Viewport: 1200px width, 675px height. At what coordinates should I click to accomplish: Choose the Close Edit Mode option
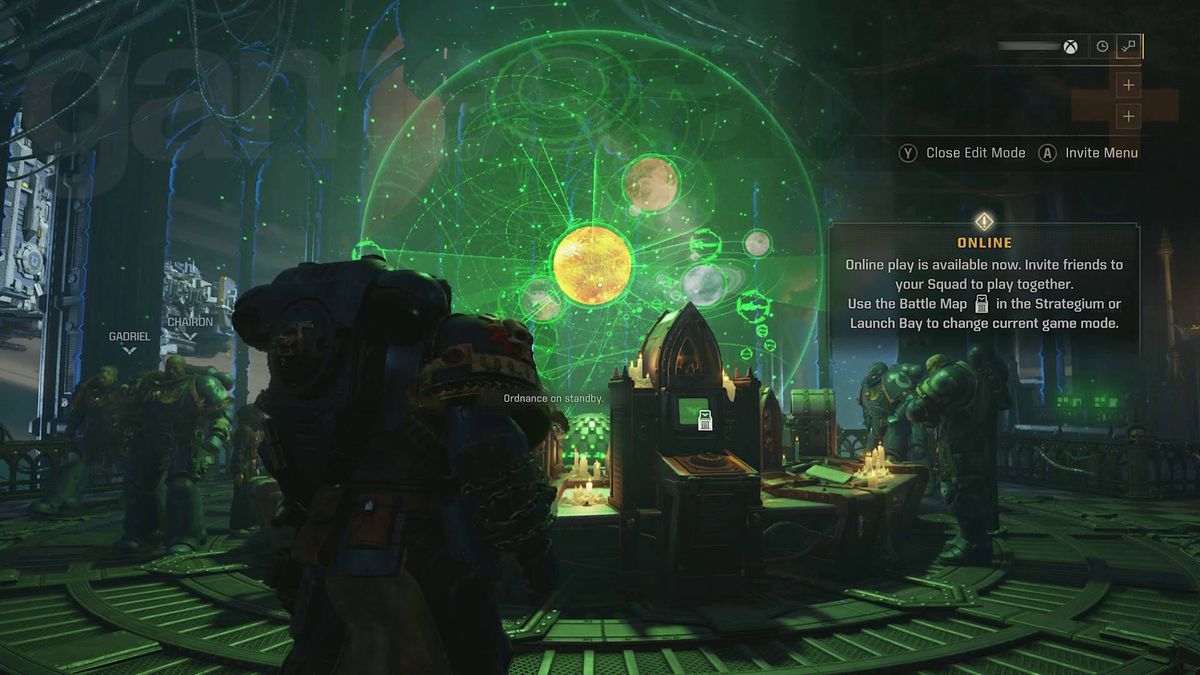[963, 153]
